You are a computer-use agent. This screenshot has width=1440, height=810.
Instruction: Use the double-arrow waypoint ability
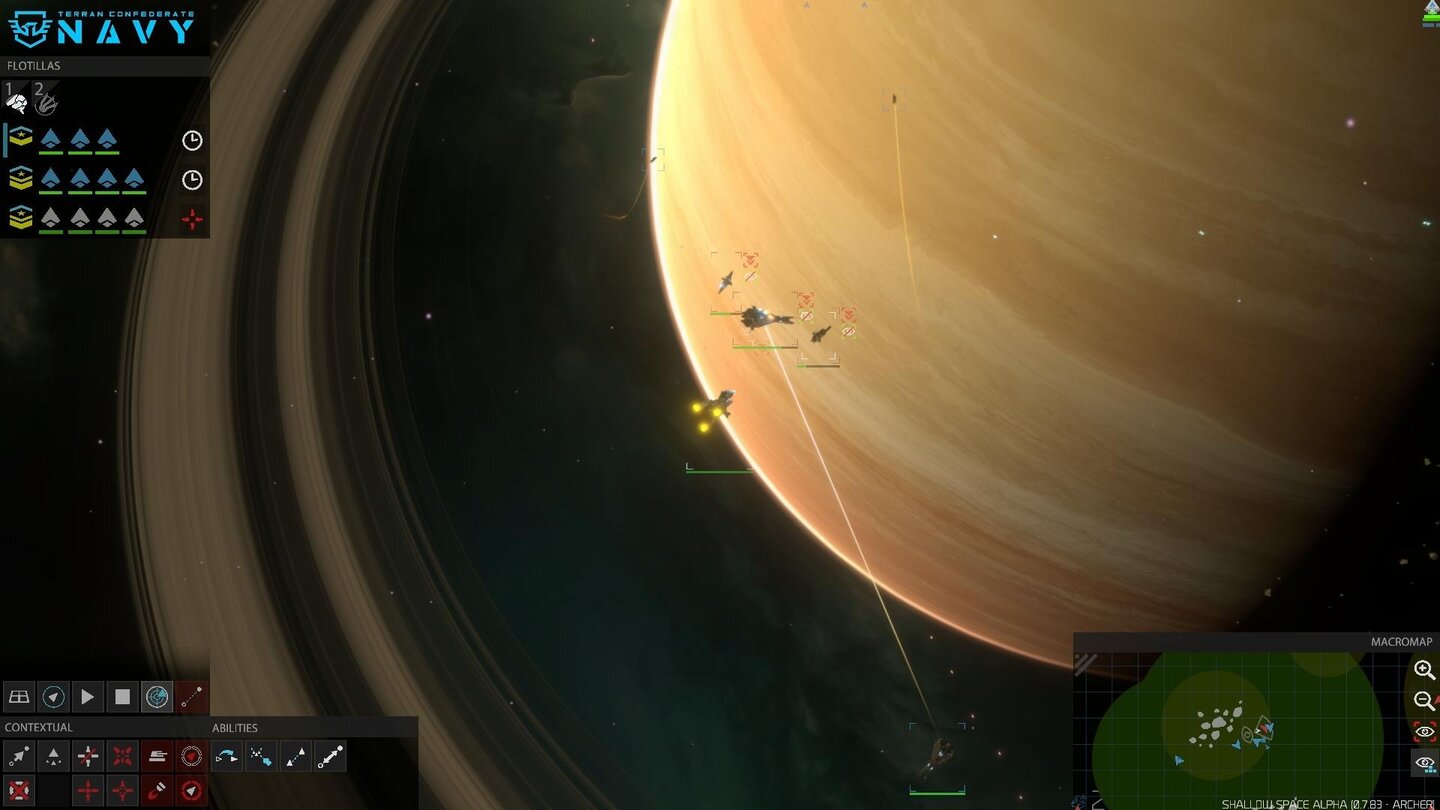click(x=330, y=756)
